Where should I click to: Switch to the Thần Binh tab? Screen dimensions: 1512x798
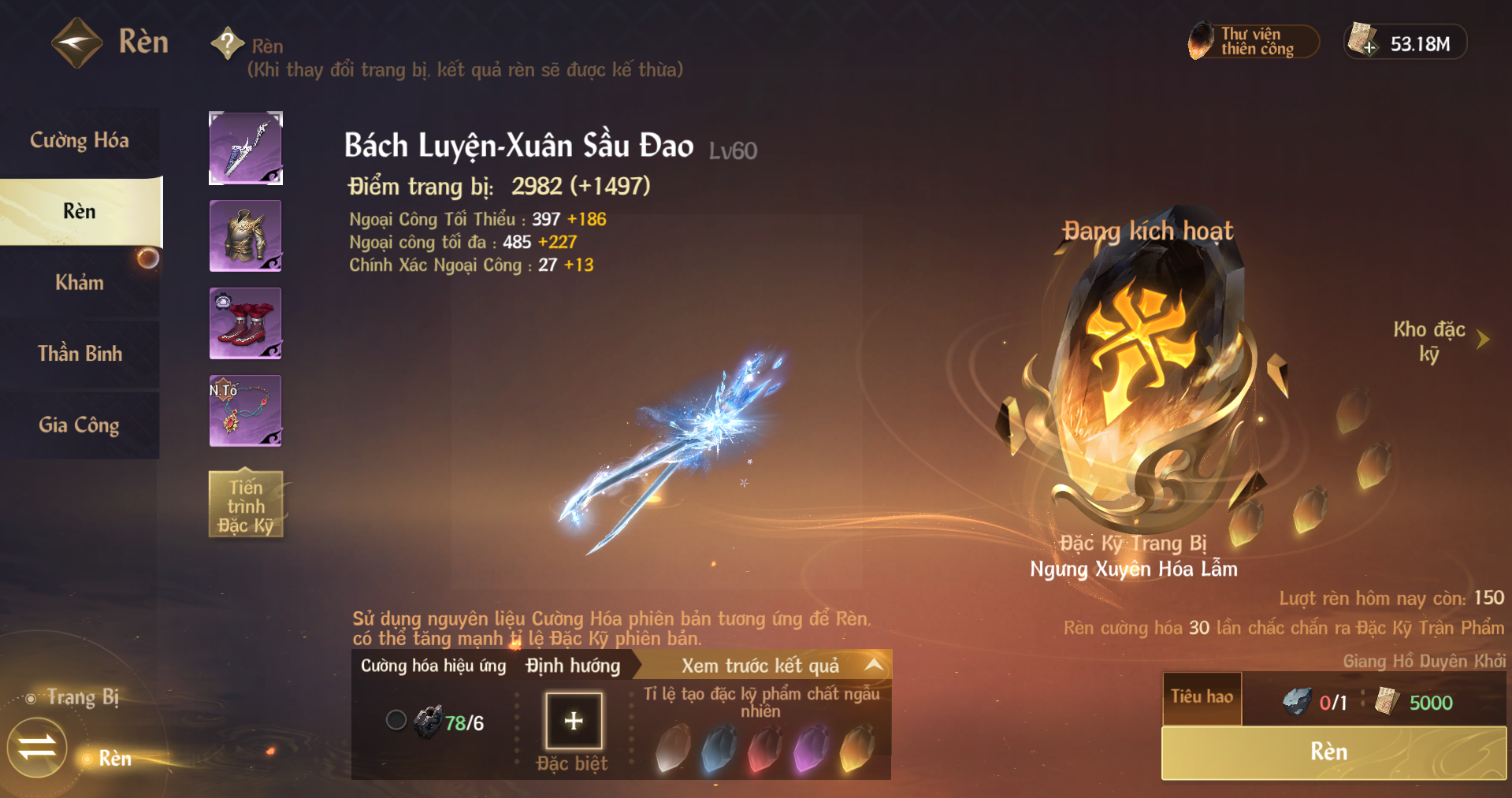coord(80,354)
